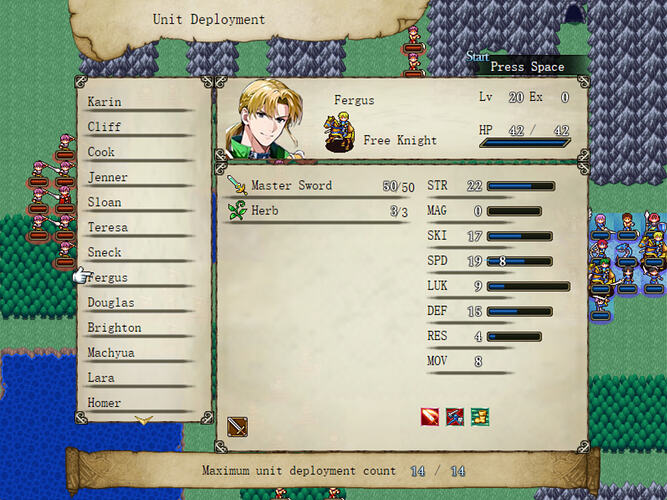Choose Teresa from the roster

click(x=108, y=227)
